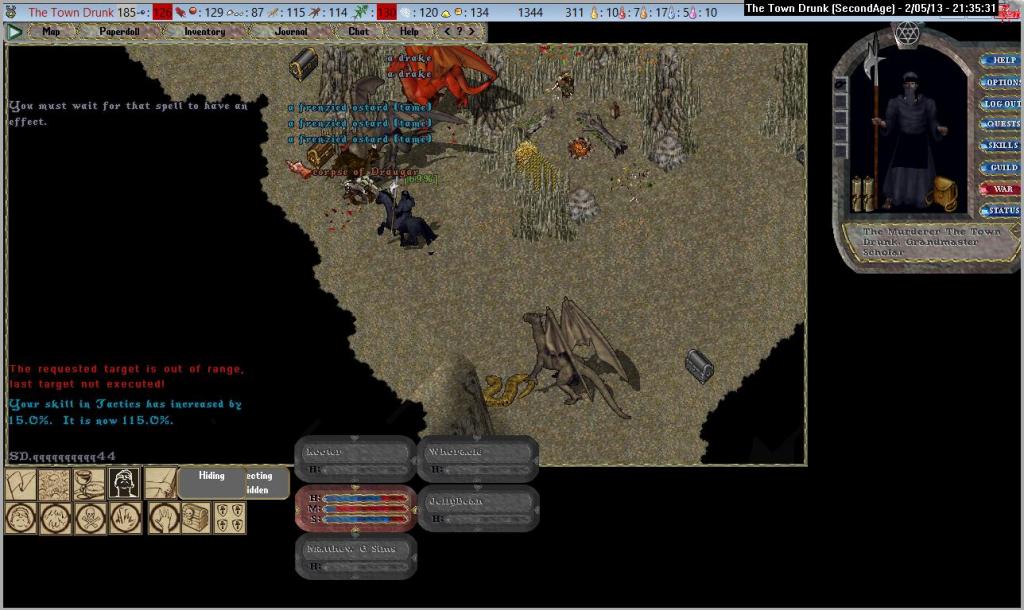Click the LOG OUT button
The width and height of the screenshot is (1024, 610).
pos(1002,104)
